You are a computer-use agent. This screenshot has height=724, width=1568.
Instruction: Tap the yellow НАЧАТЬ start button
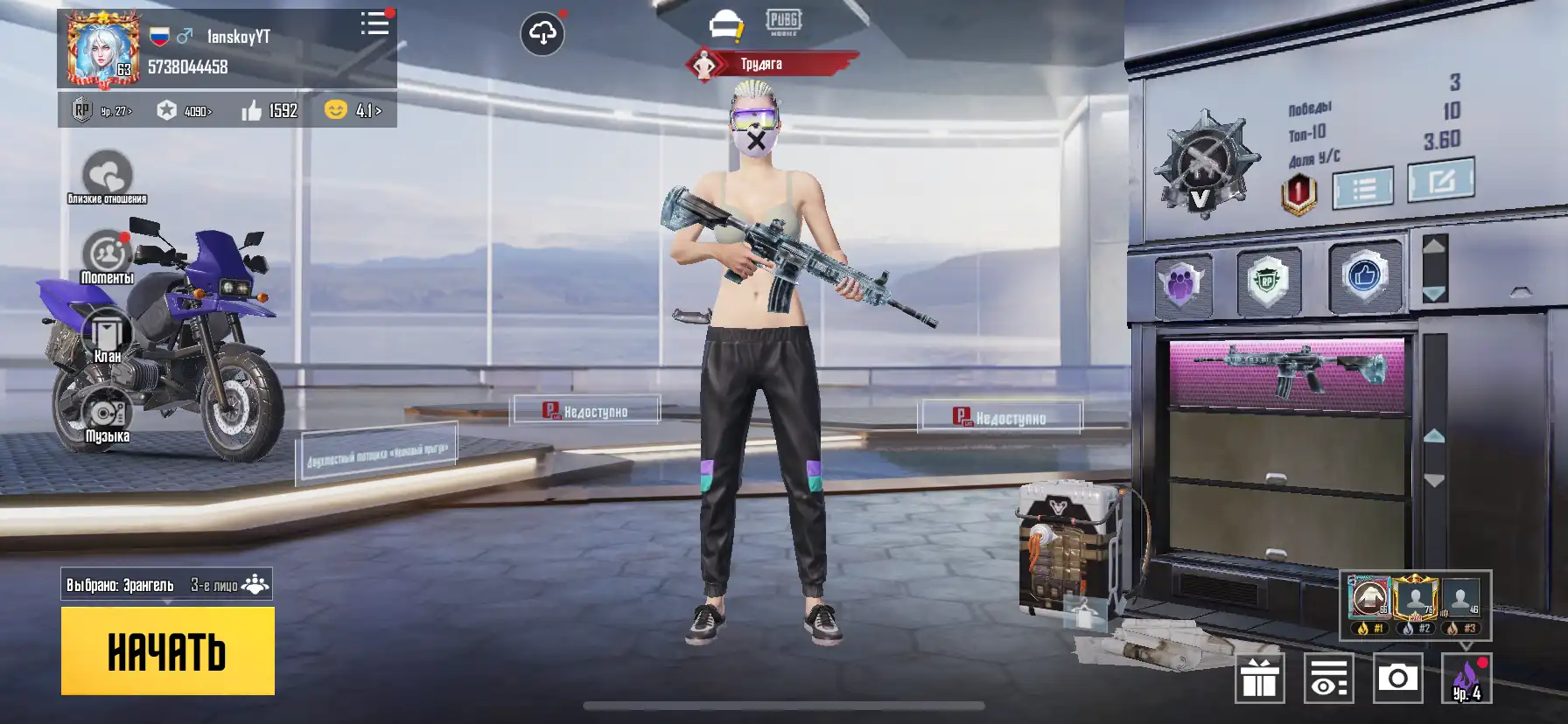167,651
